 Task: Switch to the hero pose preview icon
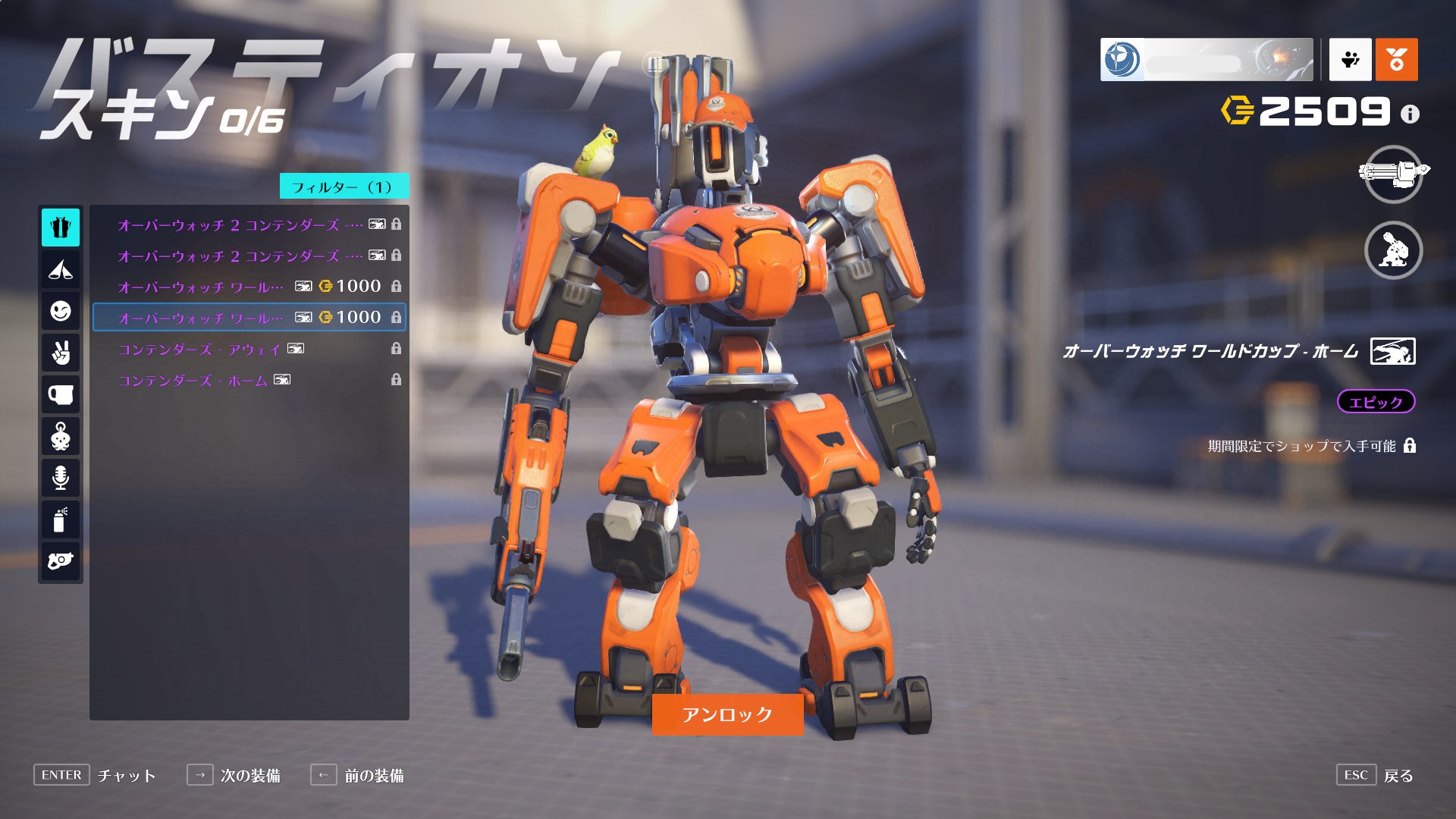(x=1393, y=250)
